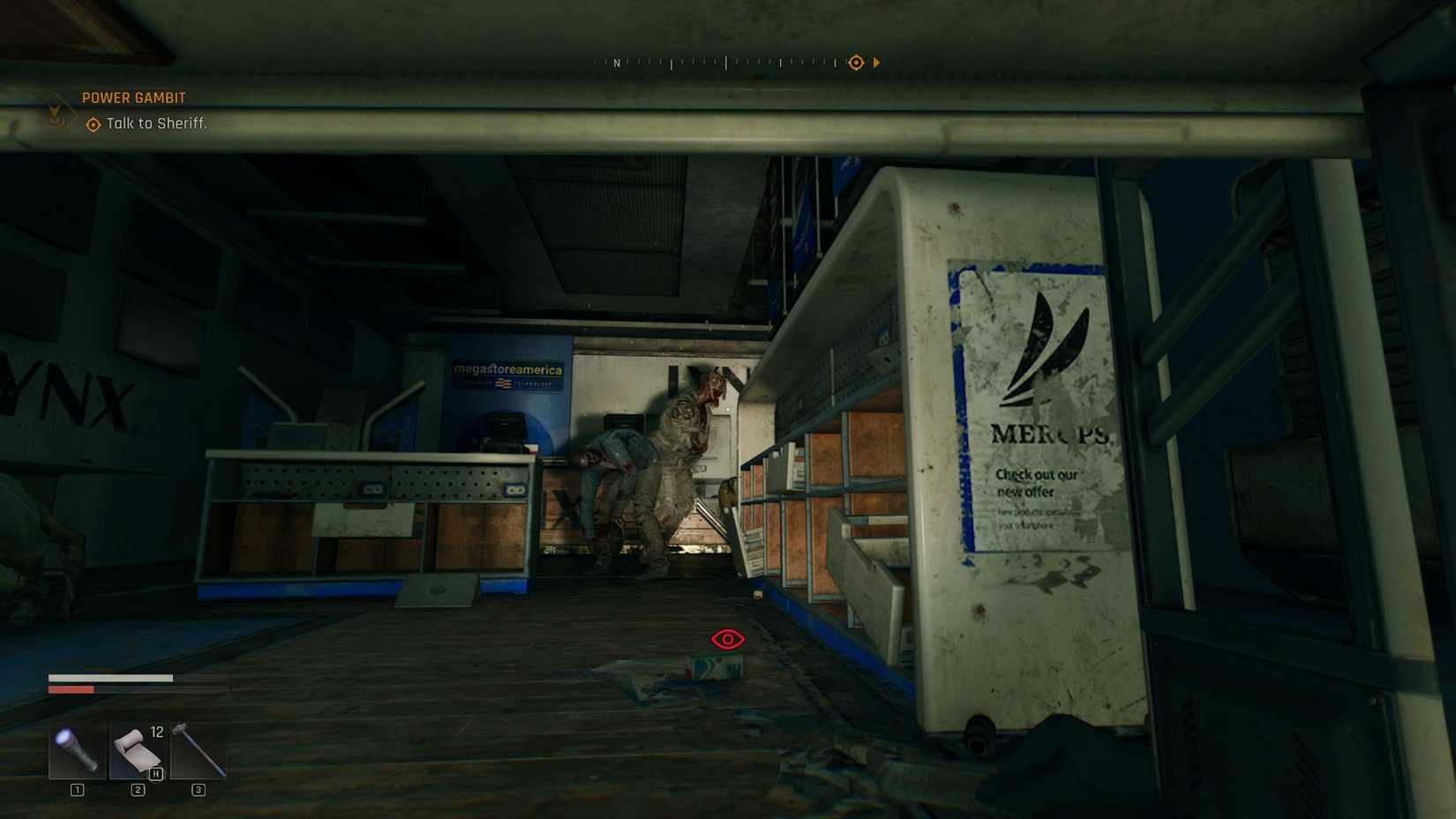The height and width of the screenshot is (819, 1456).
Task: Click the N north marker on the compass
Action: (617, 64)
